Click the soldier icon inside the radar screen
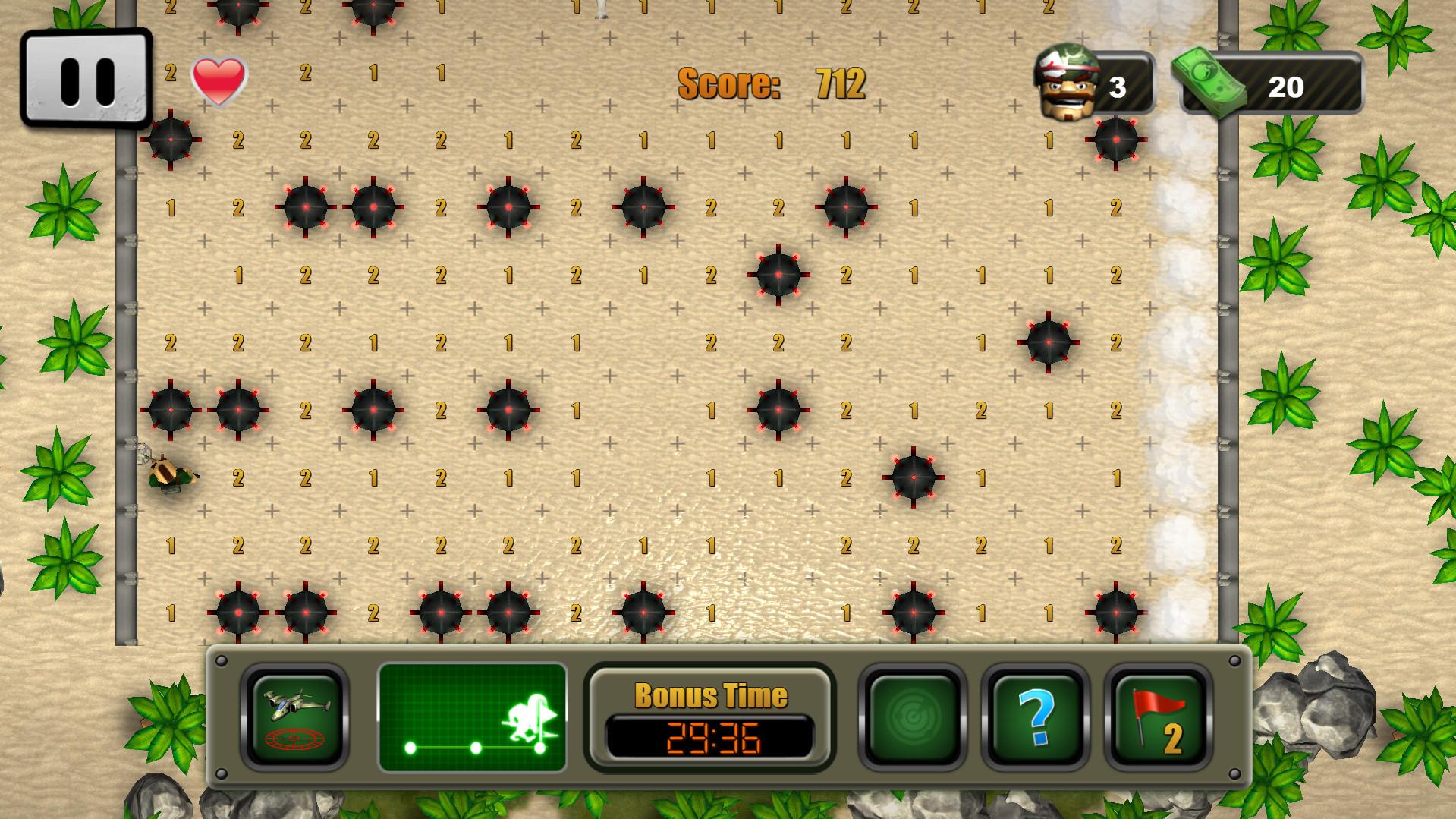 pyautogui.click(x=525, y=717)
